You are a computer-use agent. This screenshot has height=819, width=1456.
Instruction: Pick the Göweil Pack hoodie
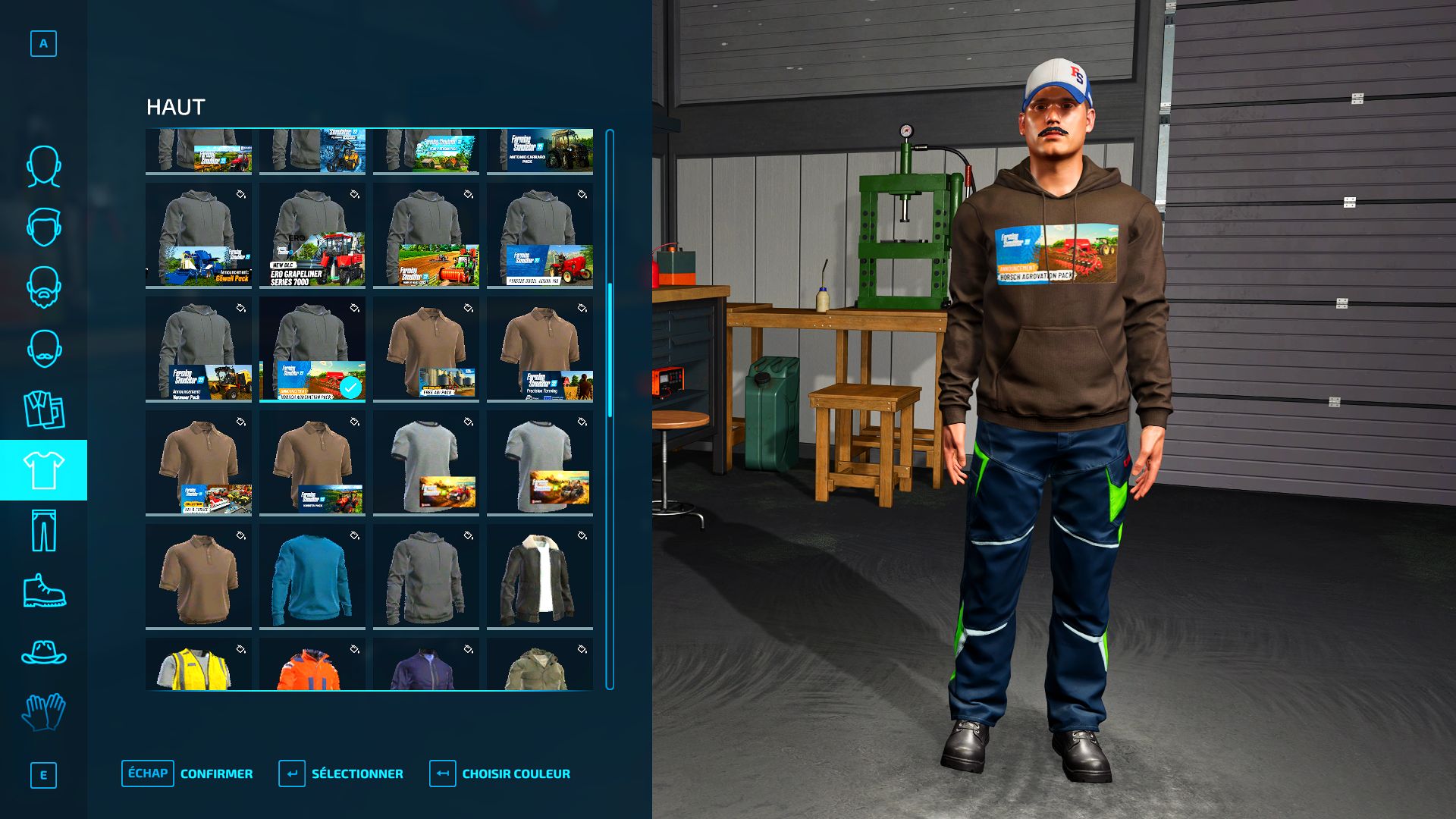click(198, 235)
